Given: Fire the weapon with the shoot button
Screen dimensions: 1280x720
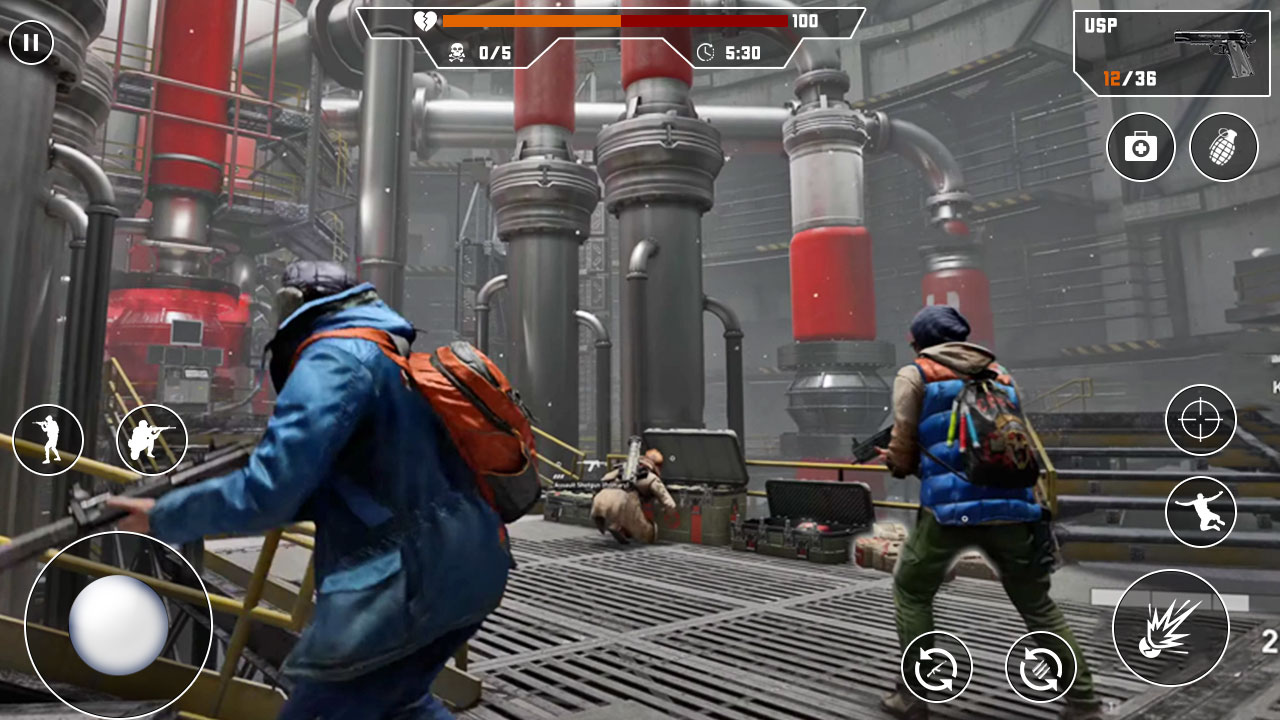Looking at the screenshot, I should [1170, 629].
